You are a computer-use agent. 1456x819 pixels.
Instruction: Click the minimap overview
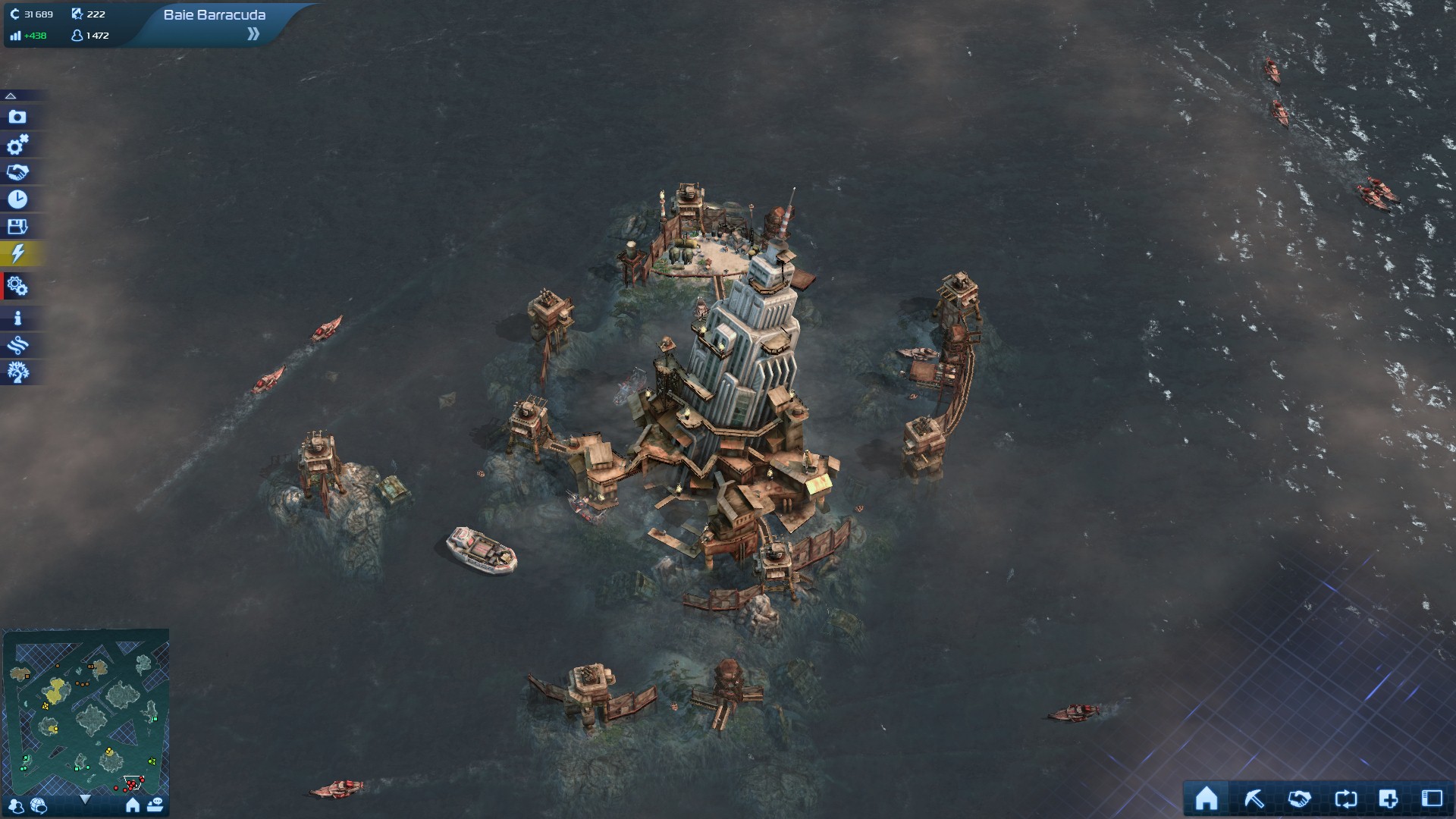click(x=86, y=709)
